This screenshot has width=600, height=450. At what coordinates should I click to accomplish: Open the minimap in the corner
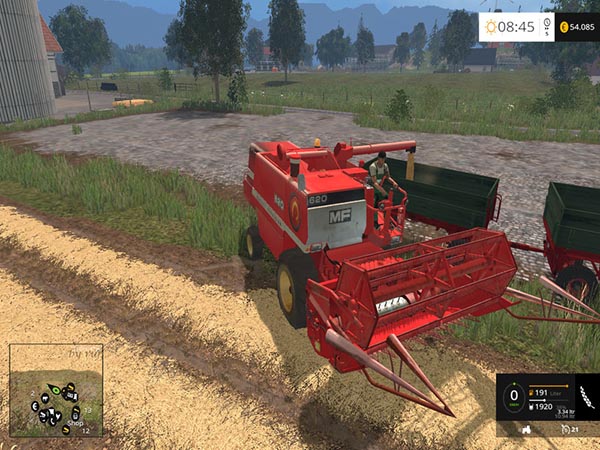pyautogui.click(x=56, y=390)
